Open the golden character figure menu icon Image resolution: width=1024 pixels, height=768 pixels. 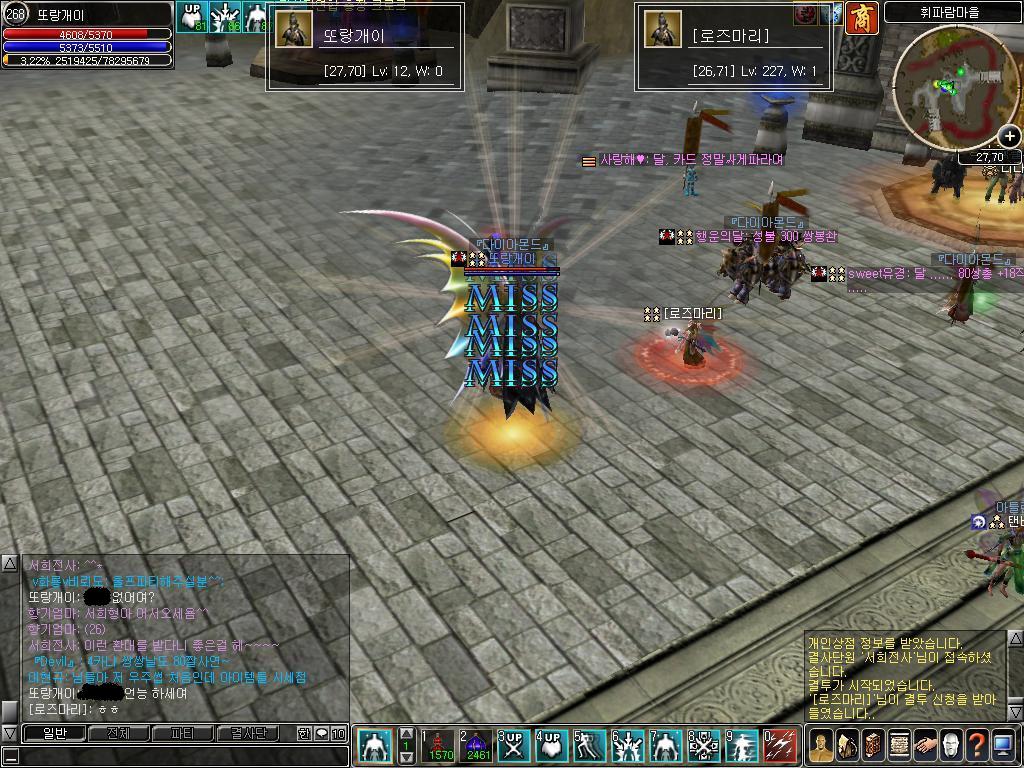[x=821, y=745]
